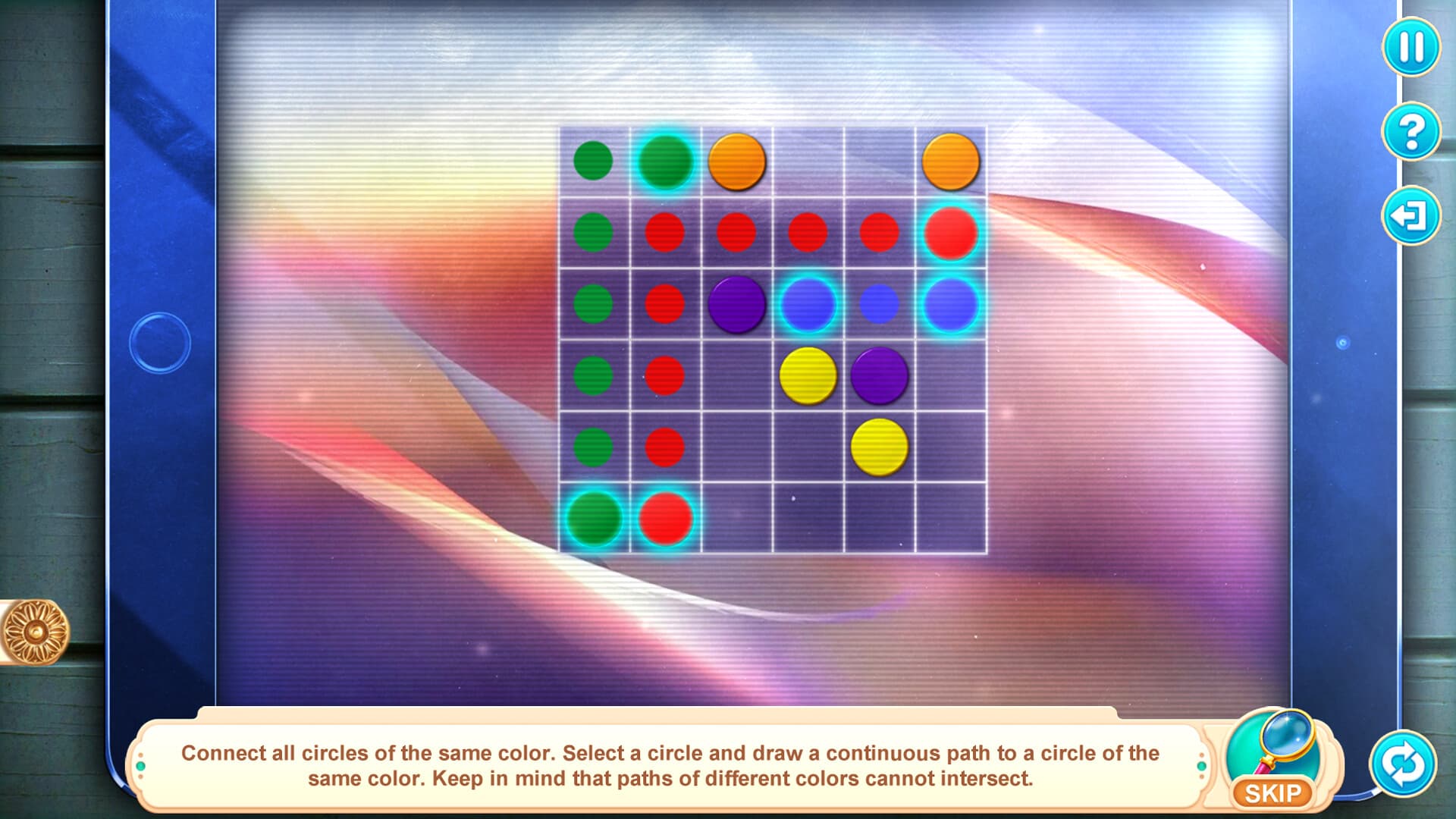Click the exit door arrow icon
The width and height of the screenshot is (1456, 819).
[1412, 215]
